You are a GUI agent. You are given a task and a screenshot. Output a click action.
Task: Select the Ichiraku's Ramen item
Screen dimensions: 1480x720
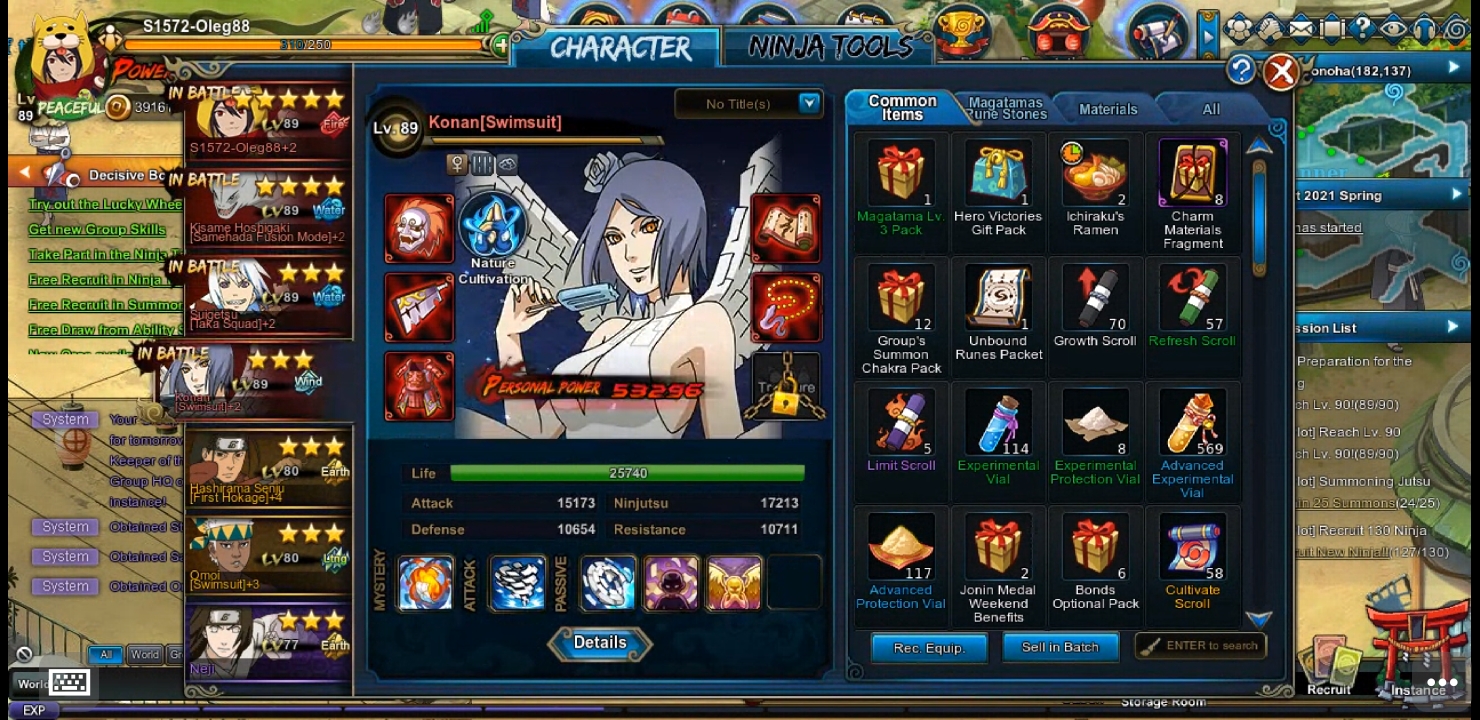coord(1095,173)
